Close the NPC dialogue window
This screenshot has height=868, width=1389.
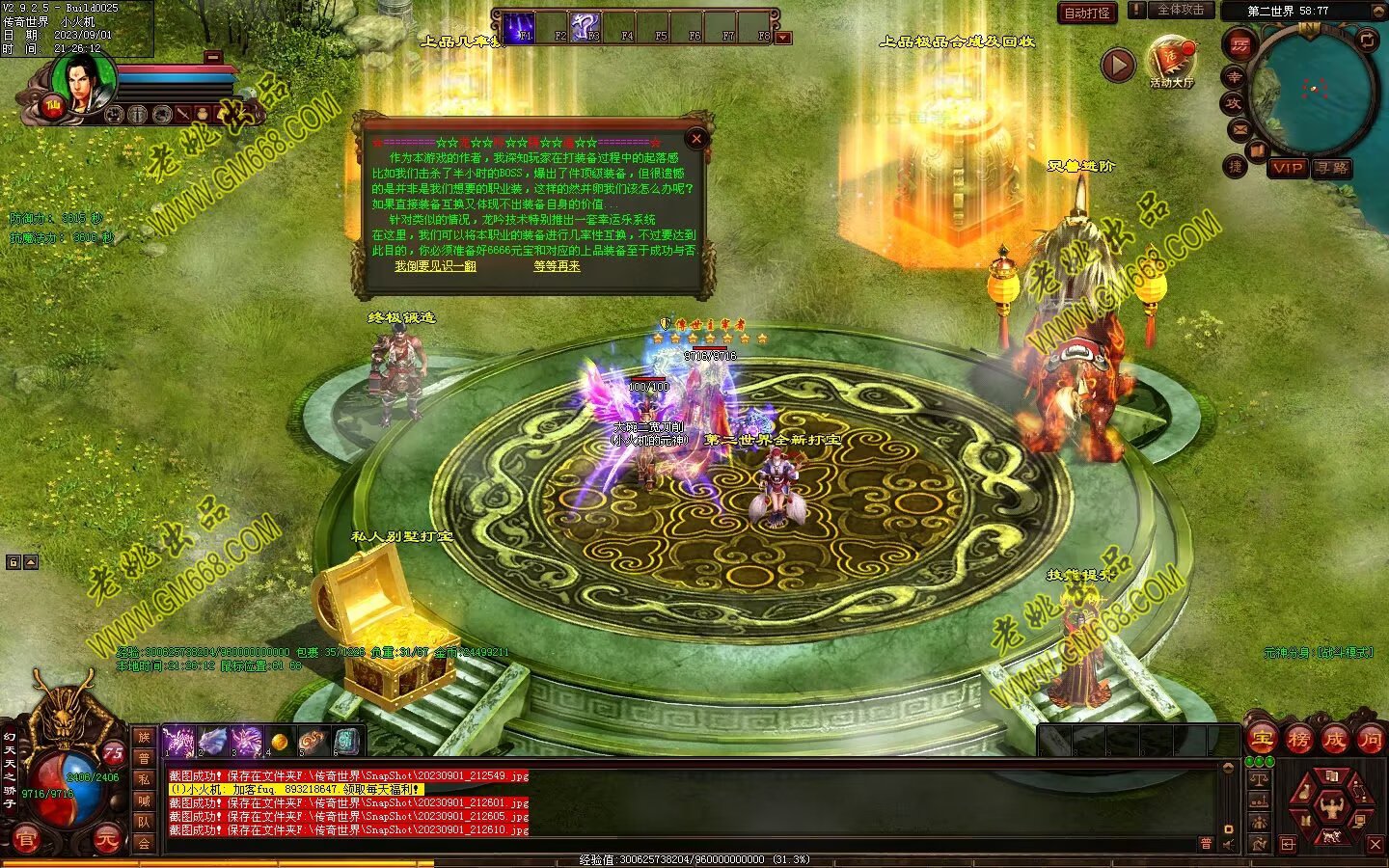click(696, 139)
